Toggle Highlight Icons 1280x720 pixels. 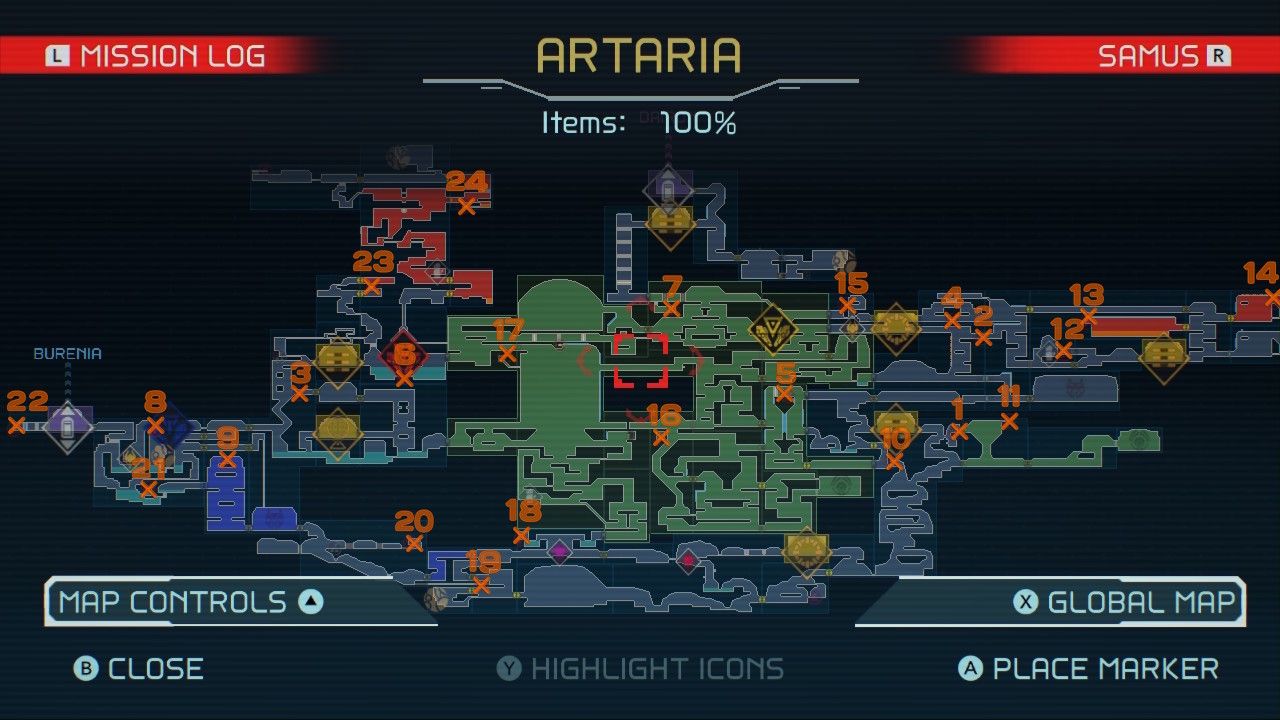click(640, 668)
